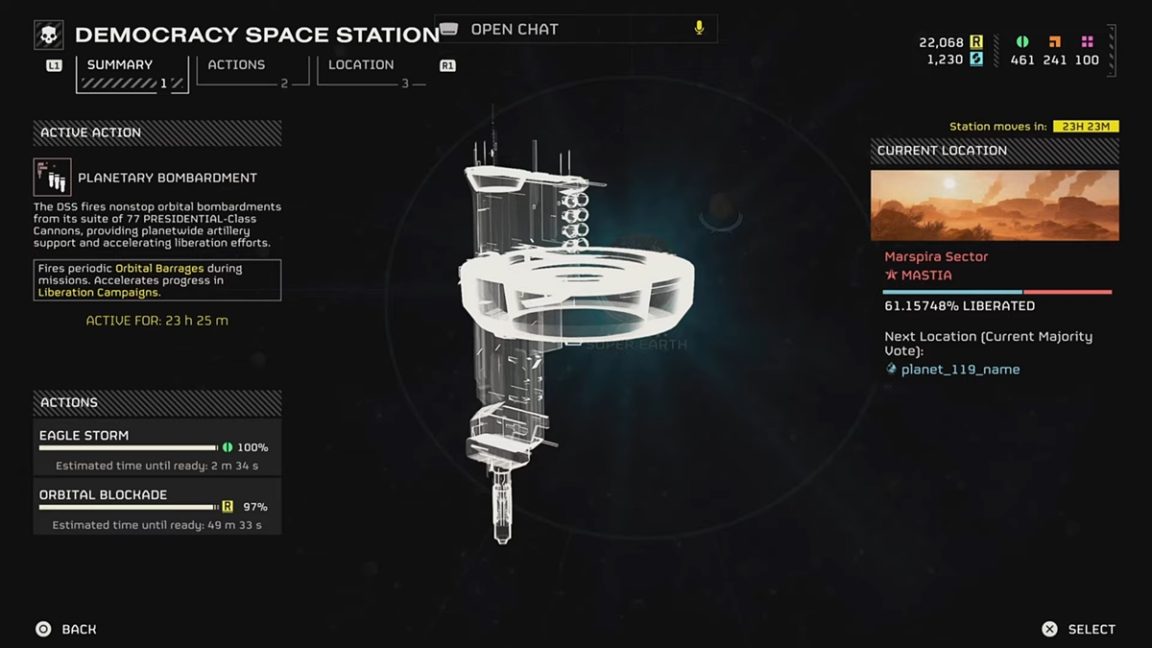Select the Orbital Blockade action row

coord(157,507)
